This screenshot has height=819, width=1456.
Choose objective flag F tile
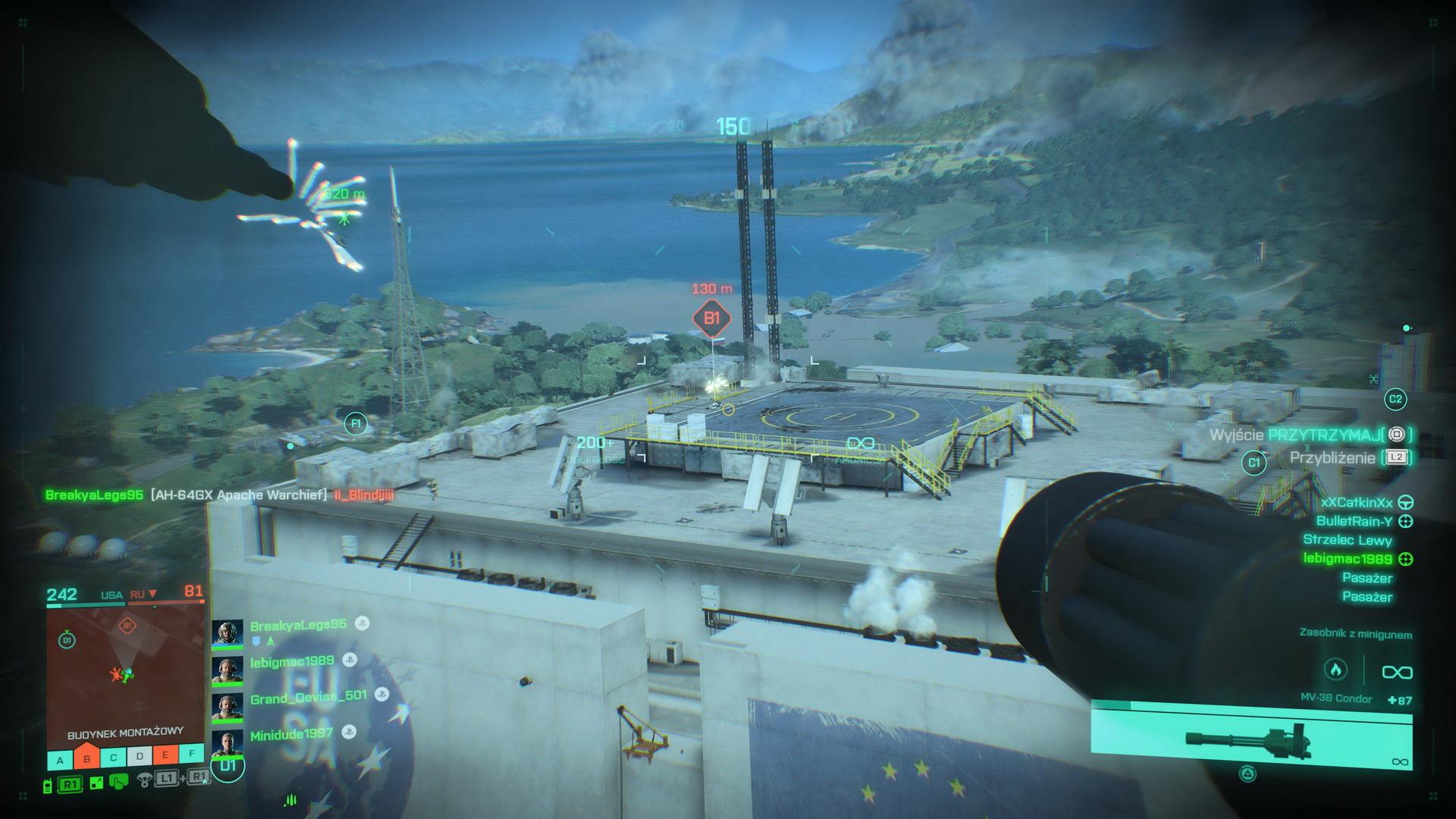(192, 755)
